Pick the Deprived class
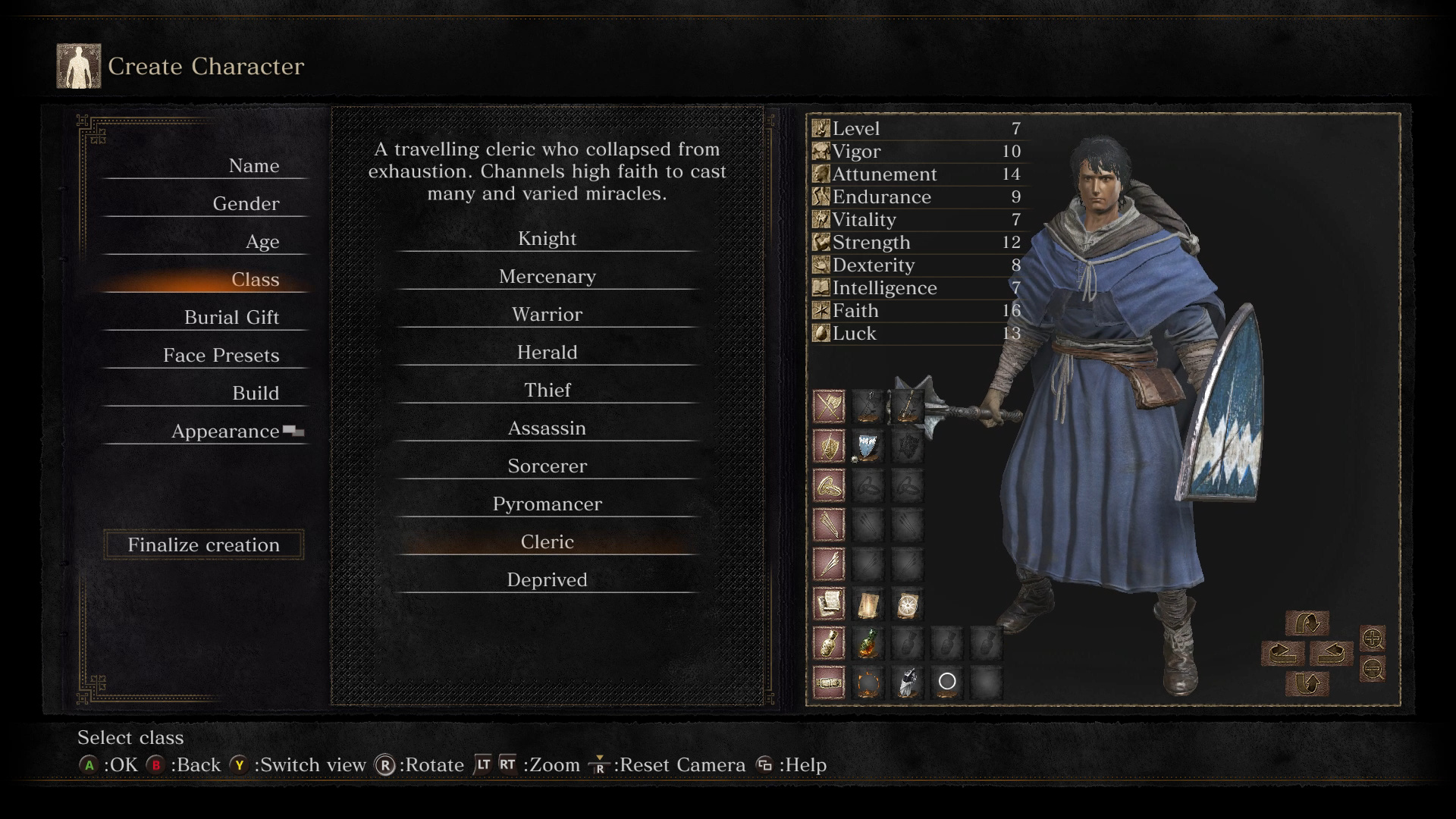Screen dimensions: 1456x819 (x=547, y=580)
